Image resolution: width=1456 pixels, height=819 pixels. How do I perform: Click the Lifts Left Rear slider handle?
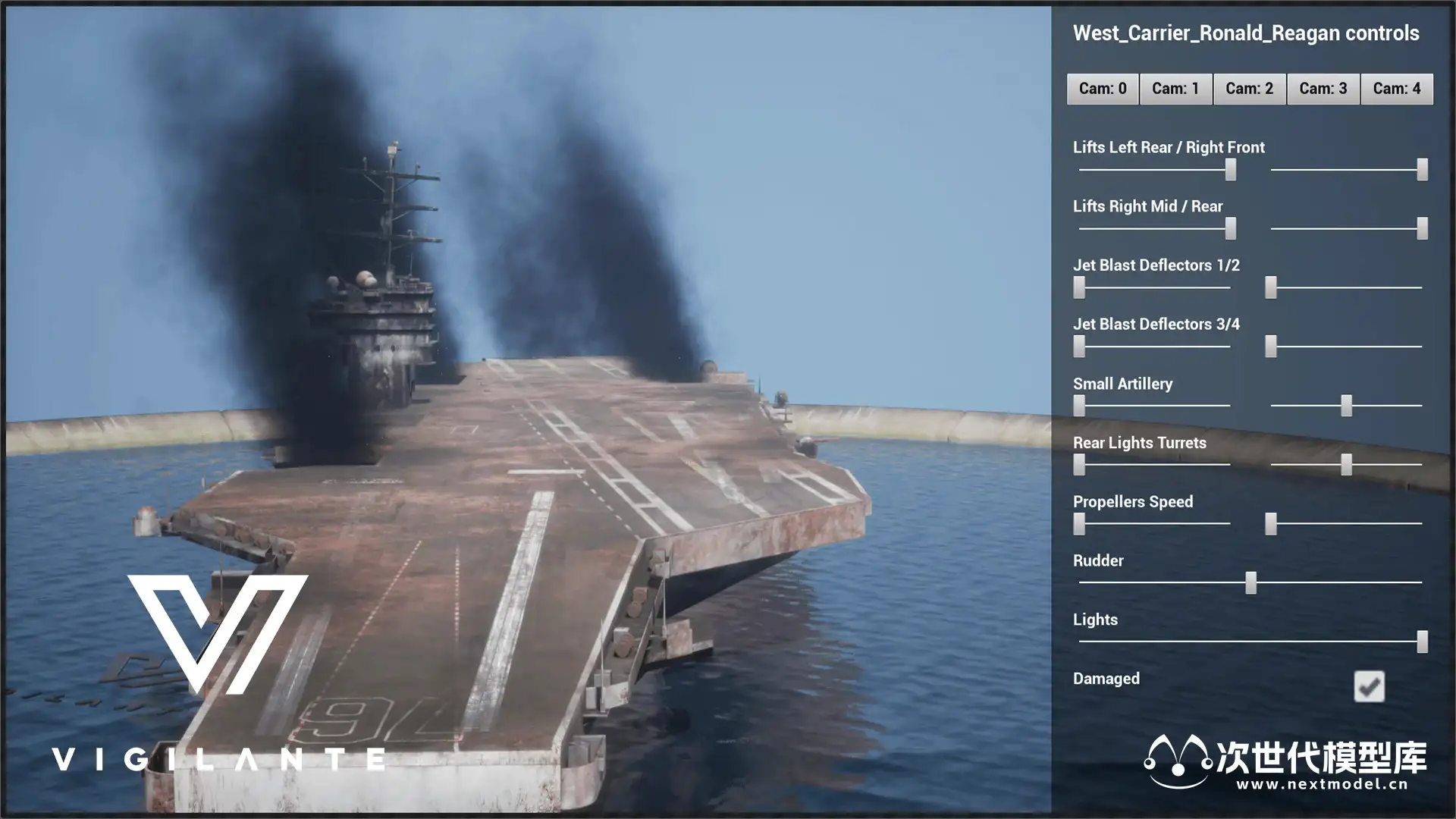[x=1230, y=170]
